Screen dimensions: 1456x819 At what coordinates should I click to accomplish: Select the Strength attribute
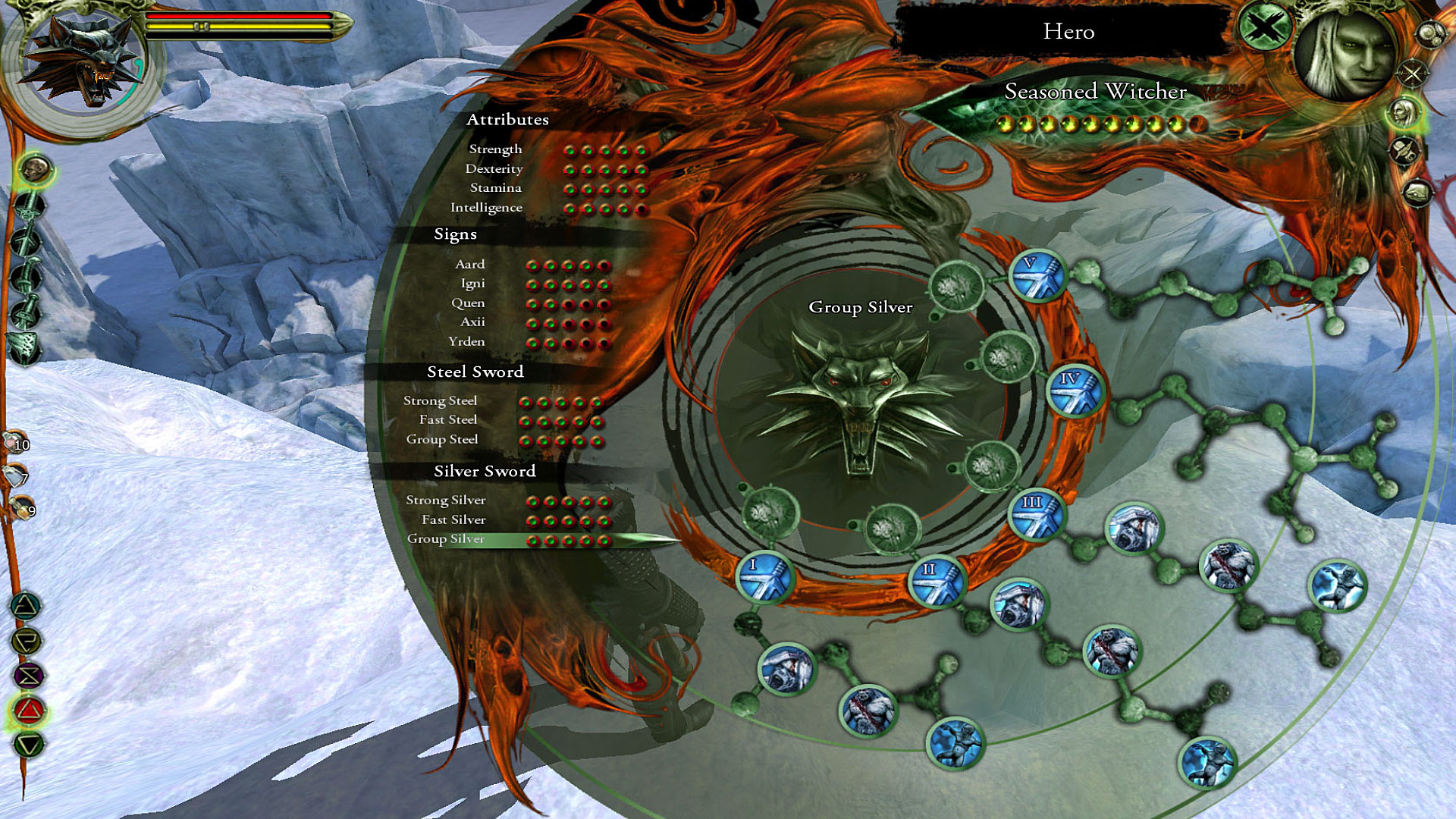(x=495, y=149)
